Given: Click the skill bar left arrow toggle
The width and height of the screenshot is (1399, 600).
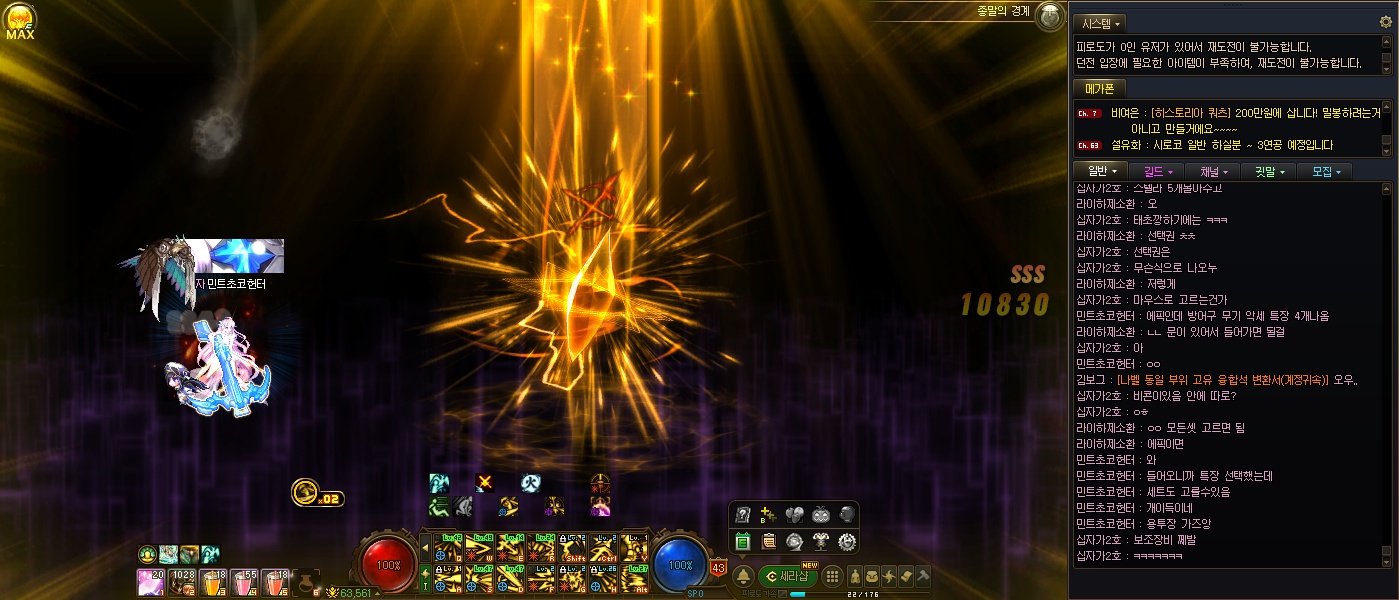Looking at the screenshot, I should click(424, 548).
